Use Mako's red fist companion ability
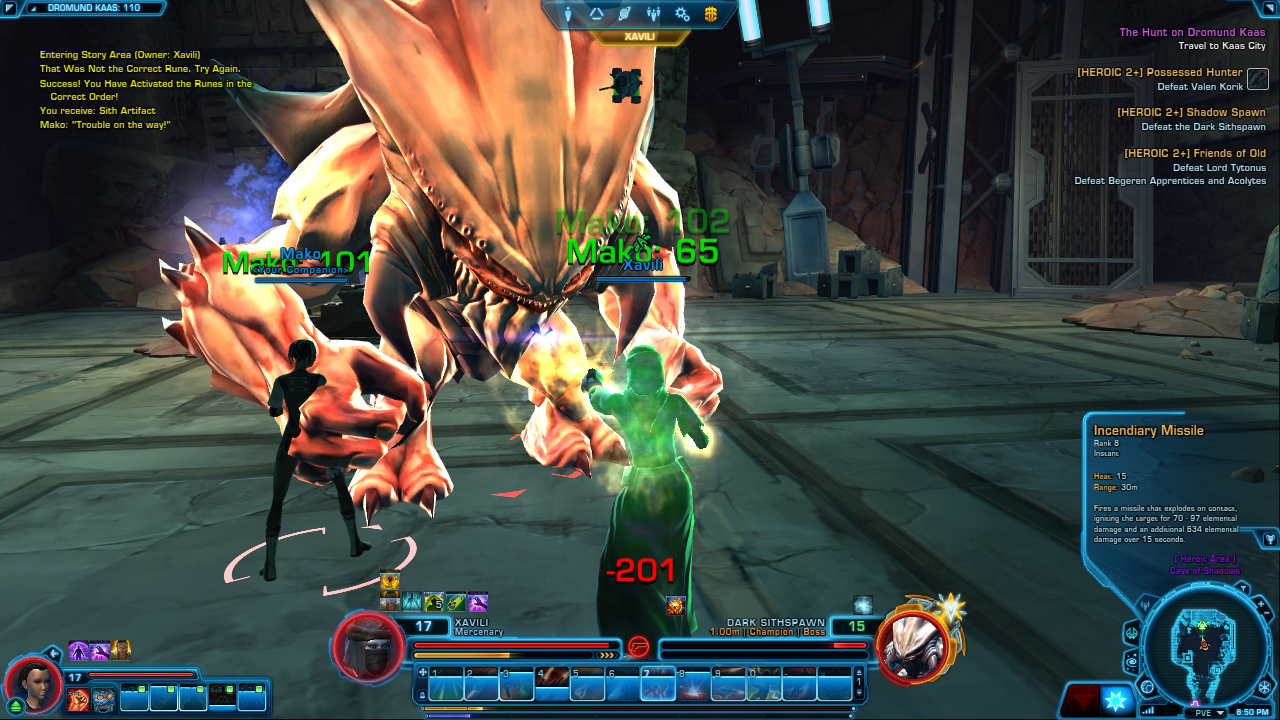 coord(79,699)
